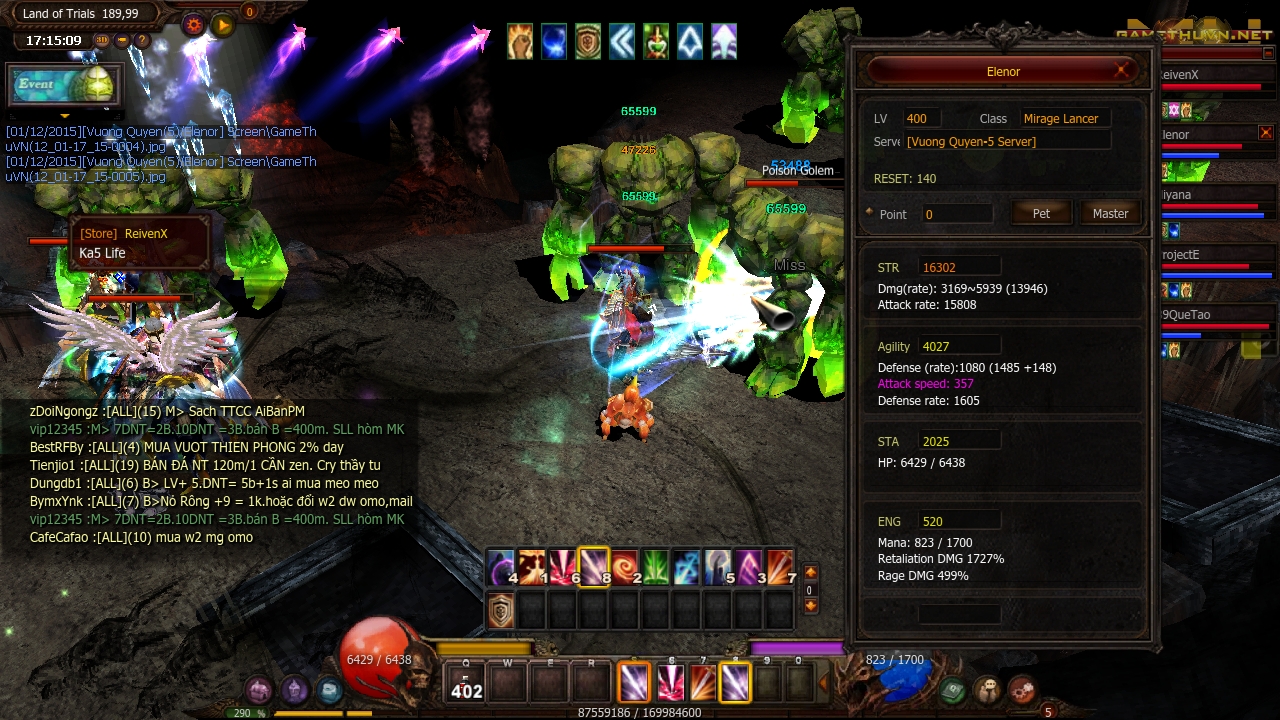
Task: Open the [Store] ReivenX shop labeled Ka5 Life
Action: pos(139,243)
